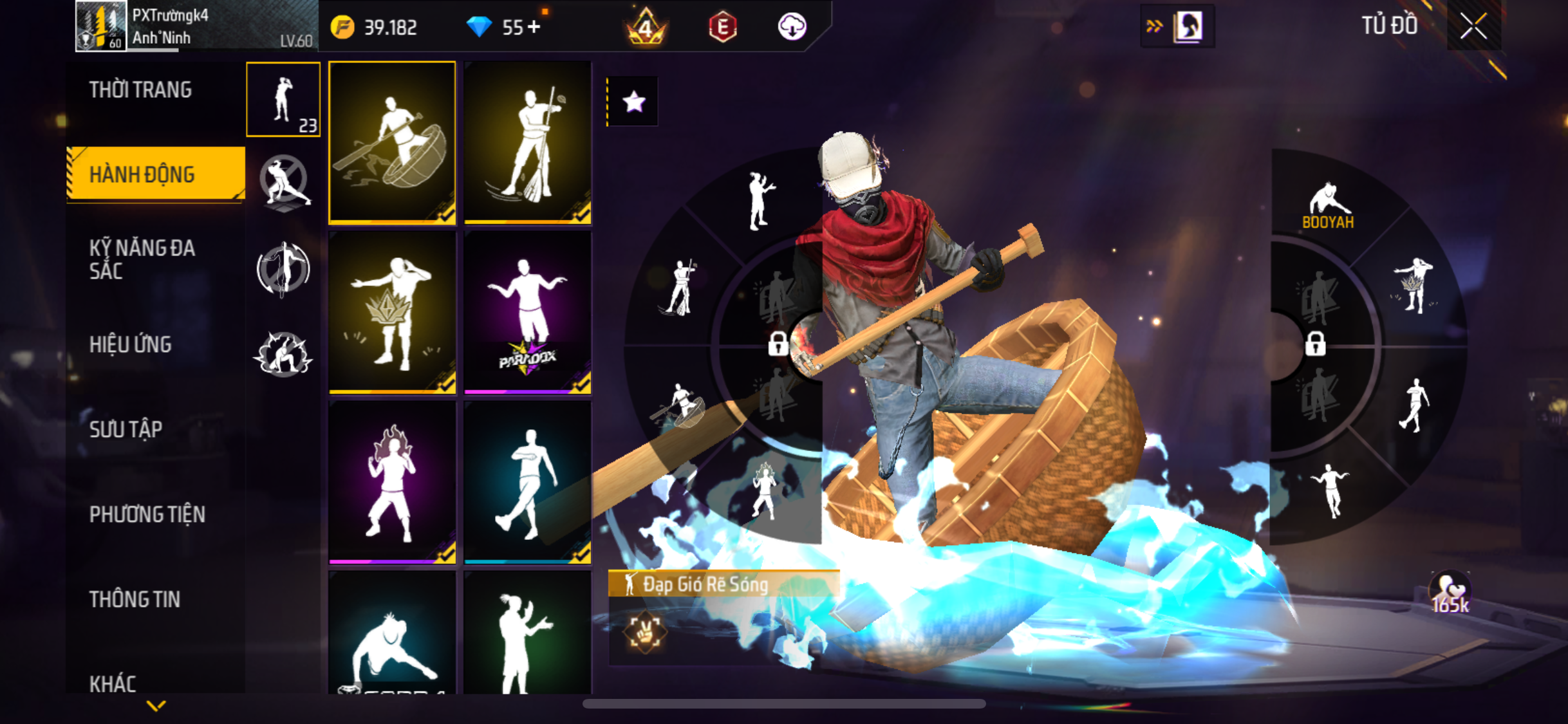Switch to Kỹ Năng Đa Sắc
The image size is (1568, 724).
pyautogui.click(x=142, y=259)
